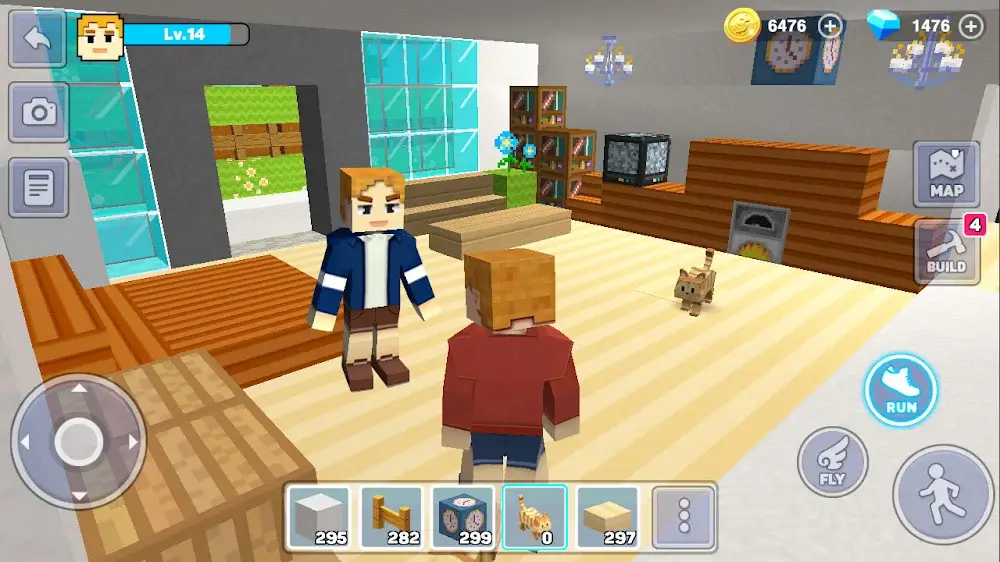The image size is (1000, 562).
Task: Enter BUILD mode with hammer button
Action: tap(946, 251)
